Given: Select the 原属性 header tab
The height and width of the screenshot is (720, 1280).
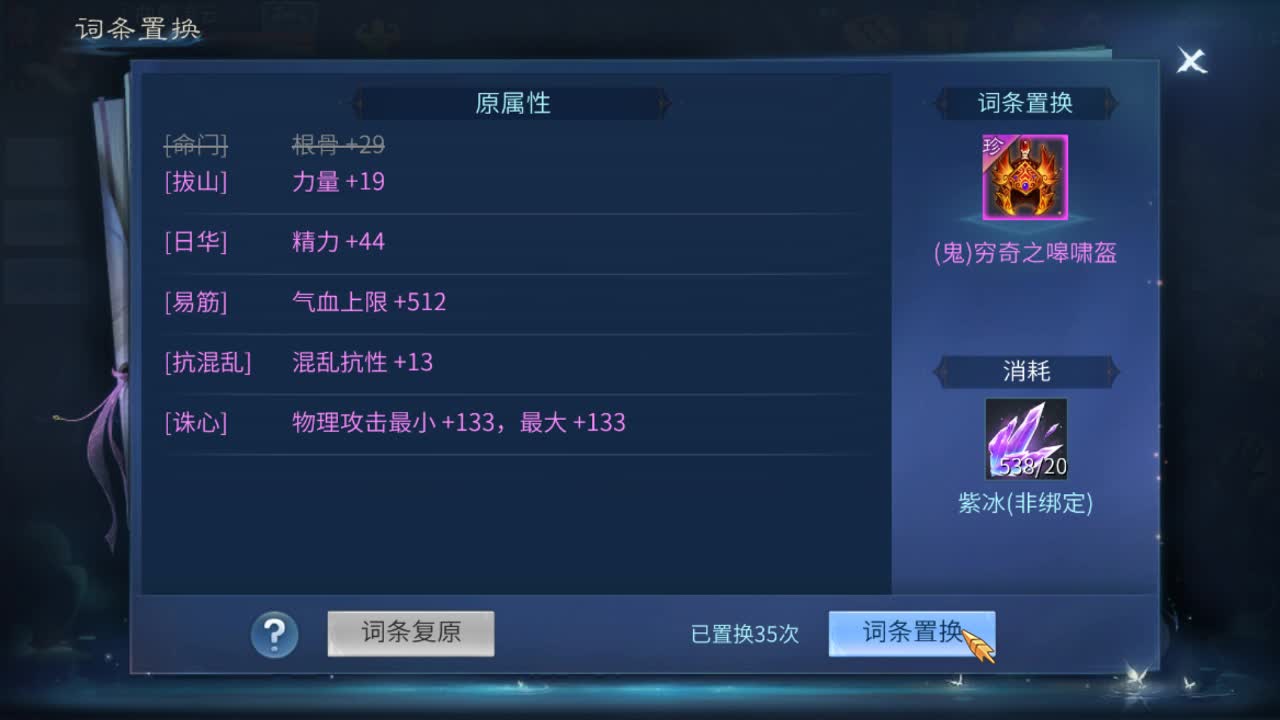Looking at the screenshot, I should pos(511,103).
